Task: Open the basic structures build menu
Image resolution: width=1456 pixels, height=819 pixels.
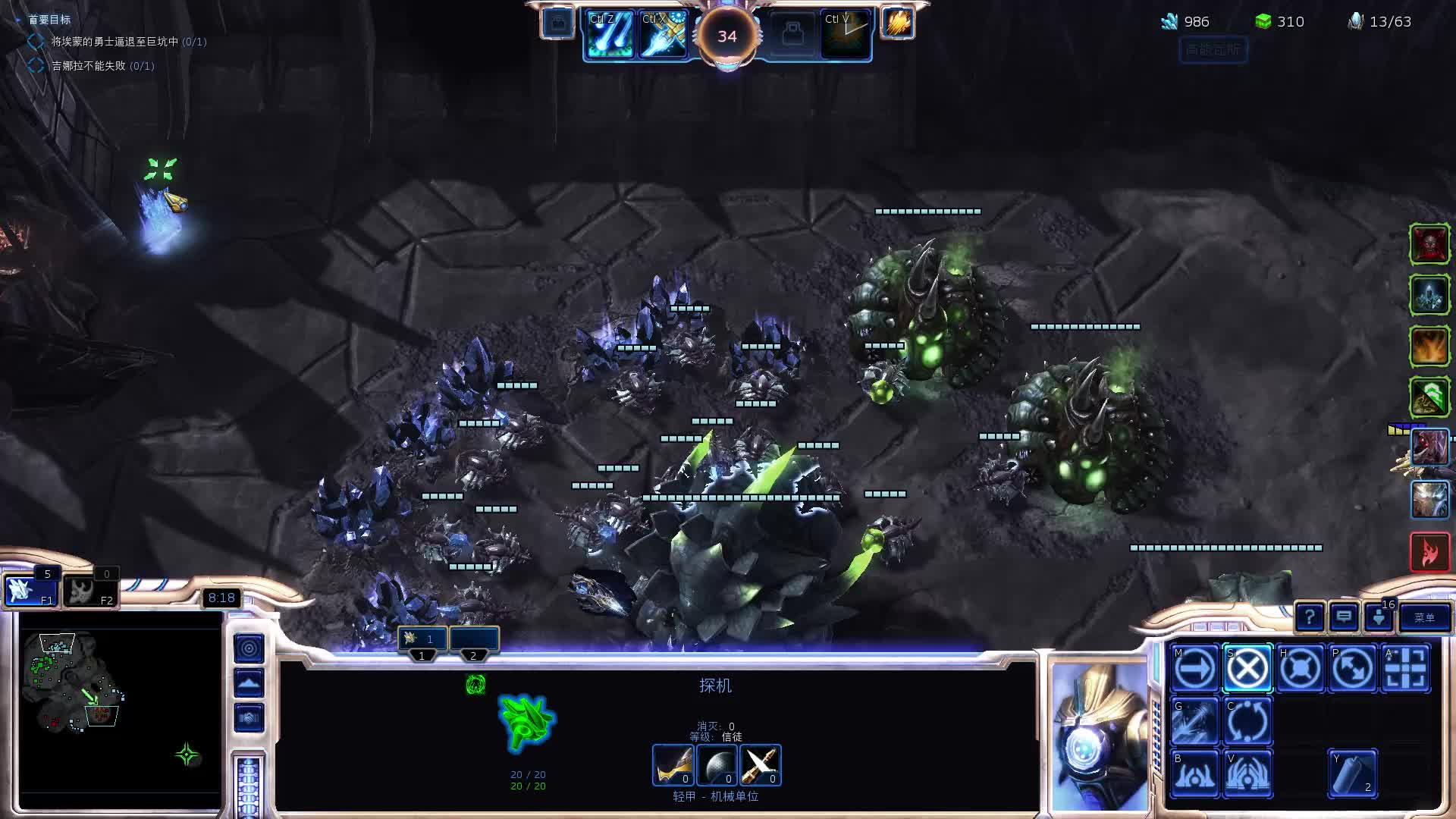Action: click(1195, 773)
